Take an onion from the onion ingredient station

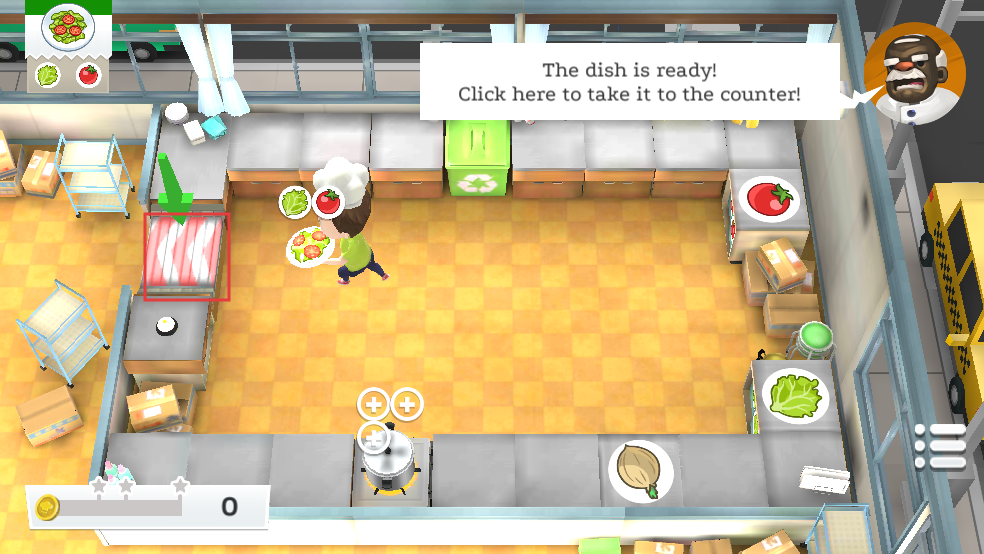coord(640,470)
